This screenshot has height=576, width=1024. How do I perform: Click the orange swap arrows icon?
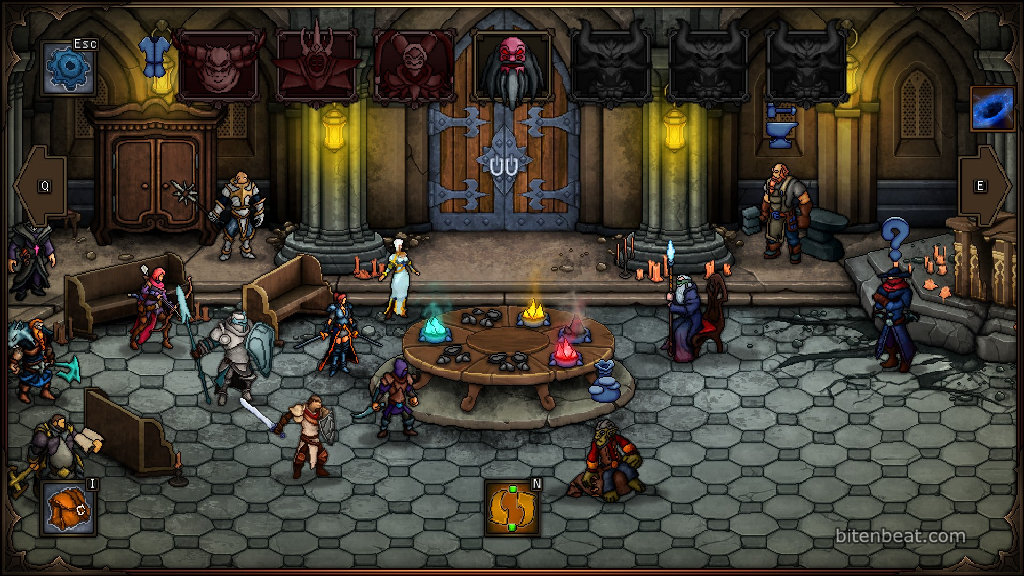[512, 507]
